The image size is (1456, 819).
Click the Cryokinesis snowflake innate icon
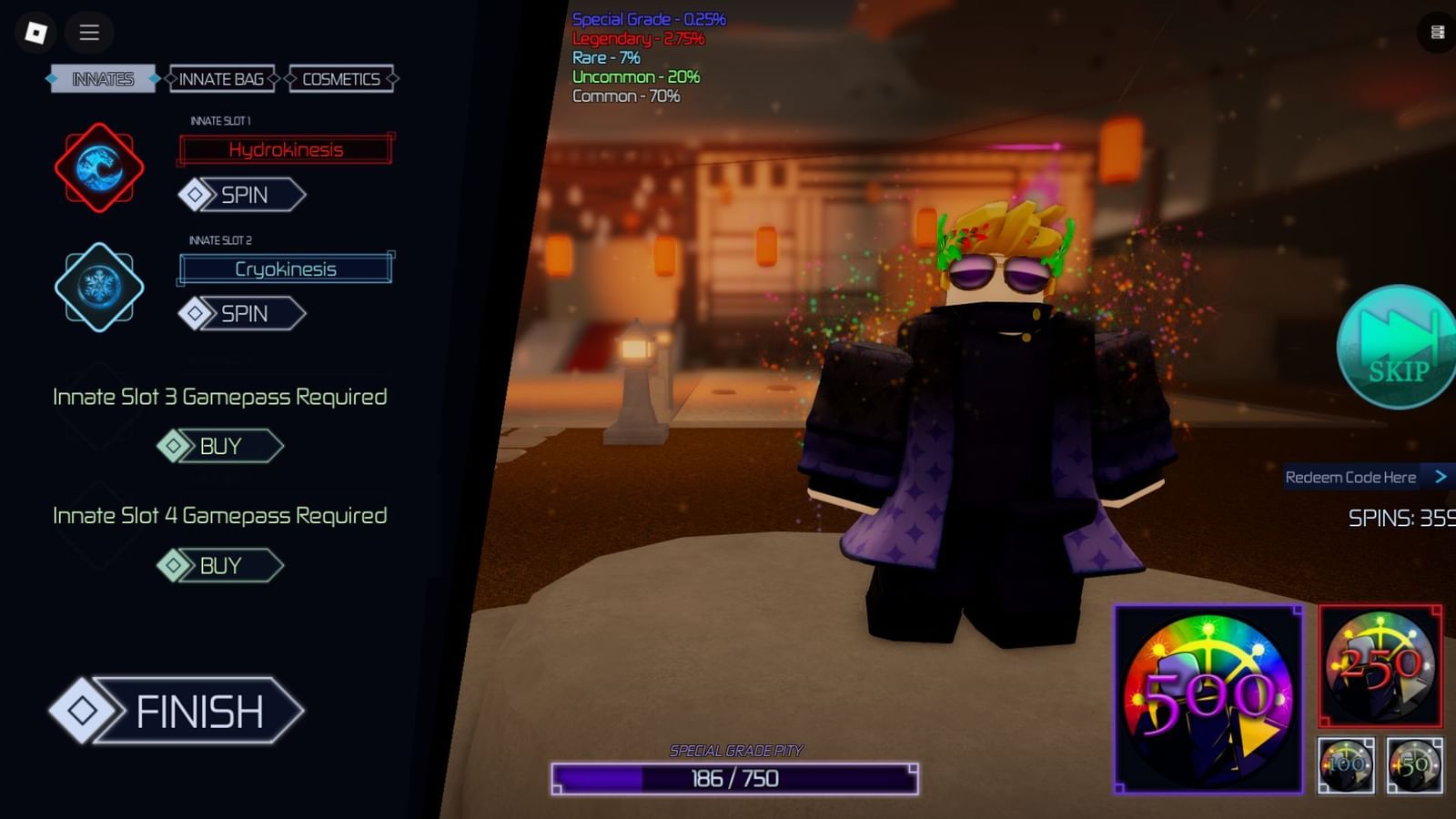point(98,287)
